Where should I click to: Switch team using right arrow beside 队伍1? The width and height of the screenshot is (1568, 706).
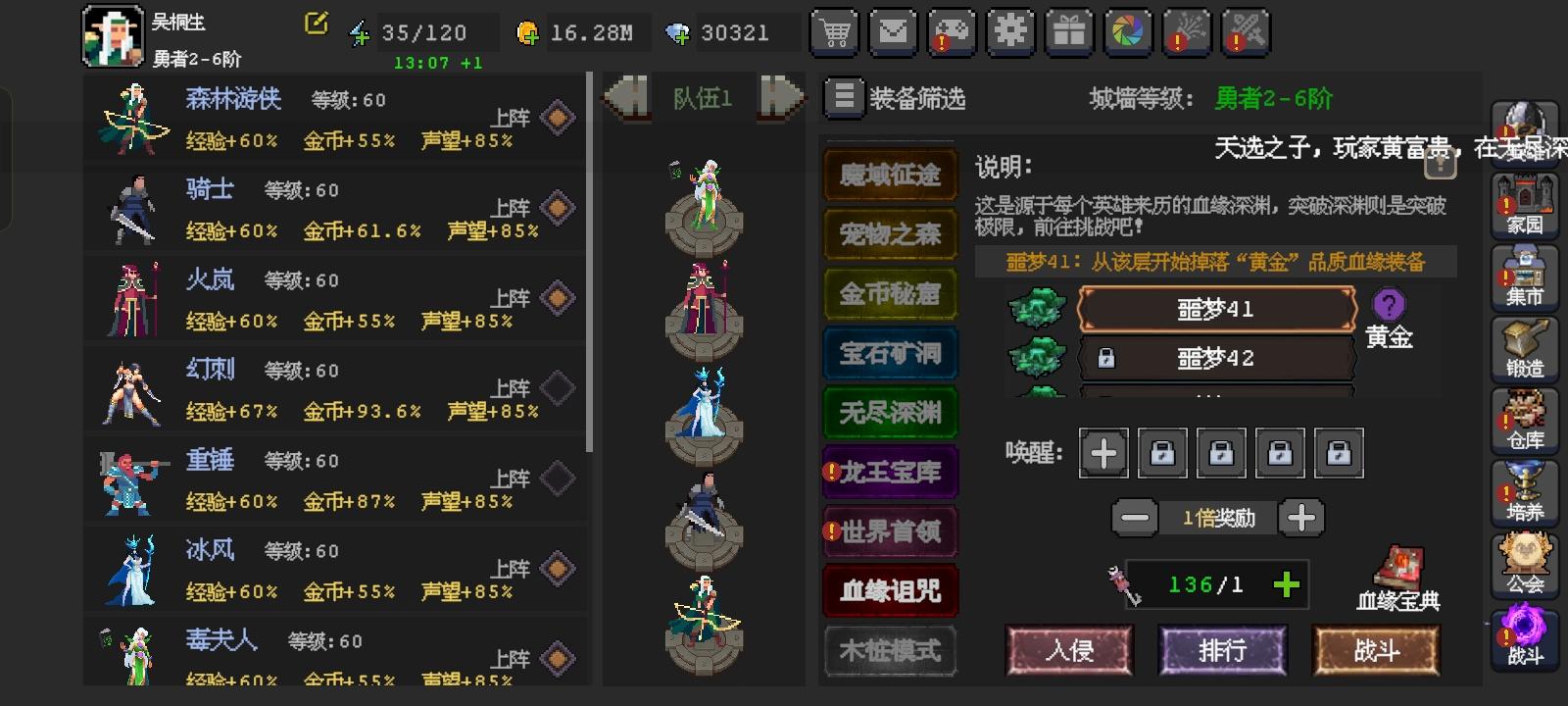pyautogui.click(x=777, y=96)
